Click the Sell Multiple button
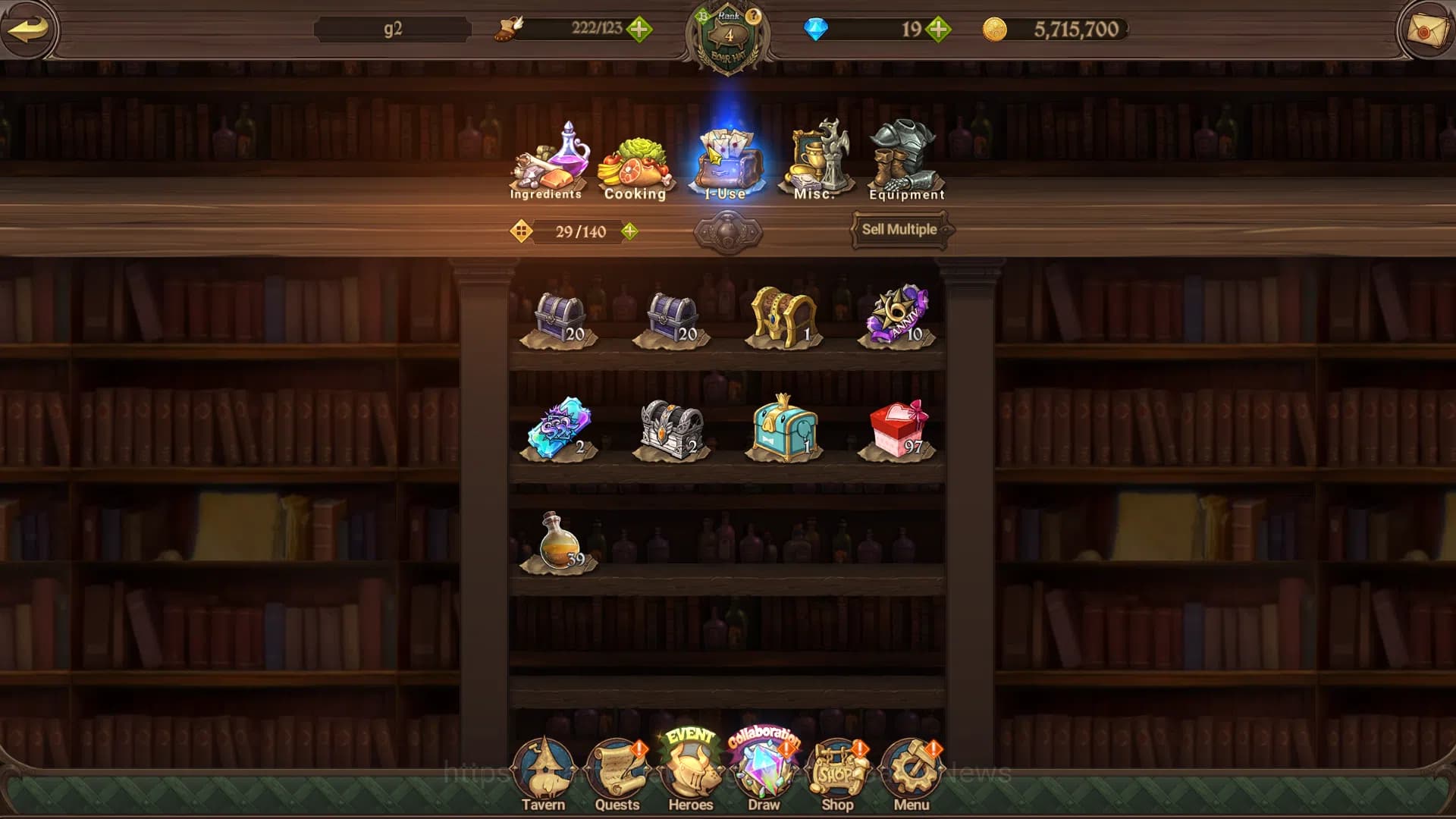This screenshot has width=1456, height=819. [x=899, y=230]
